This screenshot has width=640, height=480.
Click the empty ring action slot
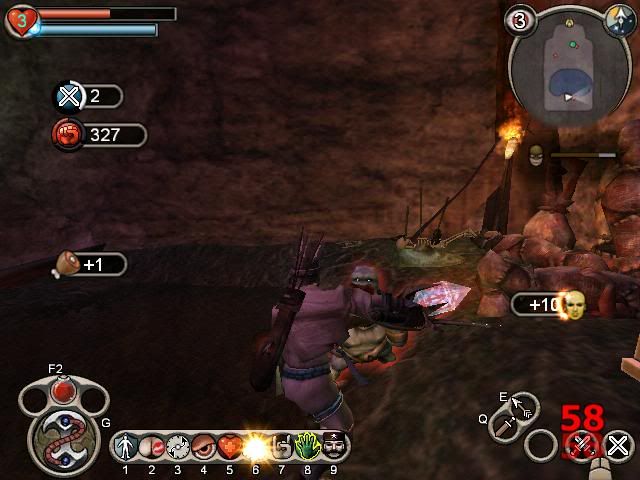[541, 445]
